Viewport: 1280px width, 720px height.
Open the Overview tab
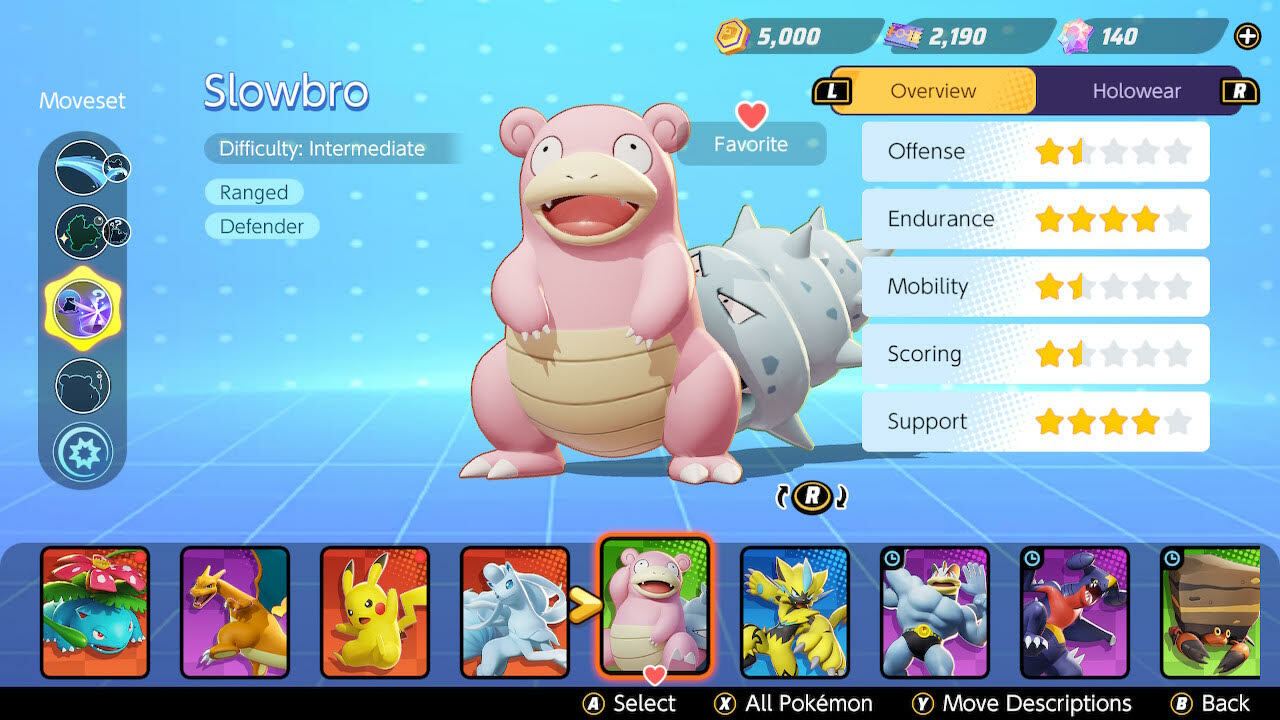click(932, 91)
